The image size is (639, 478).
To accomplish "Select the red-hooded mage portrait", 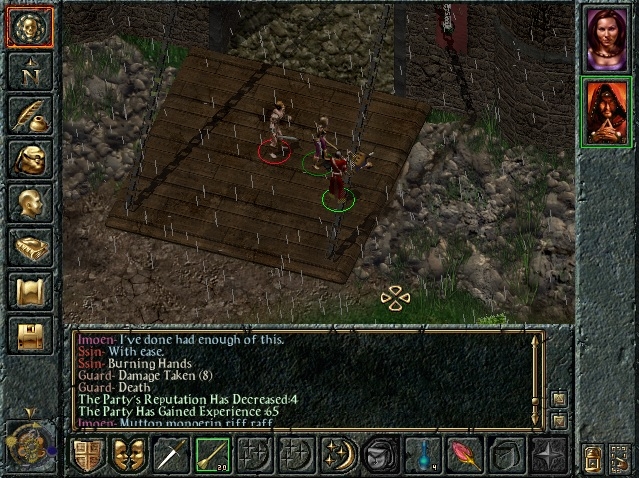I will tap(606, 113).
